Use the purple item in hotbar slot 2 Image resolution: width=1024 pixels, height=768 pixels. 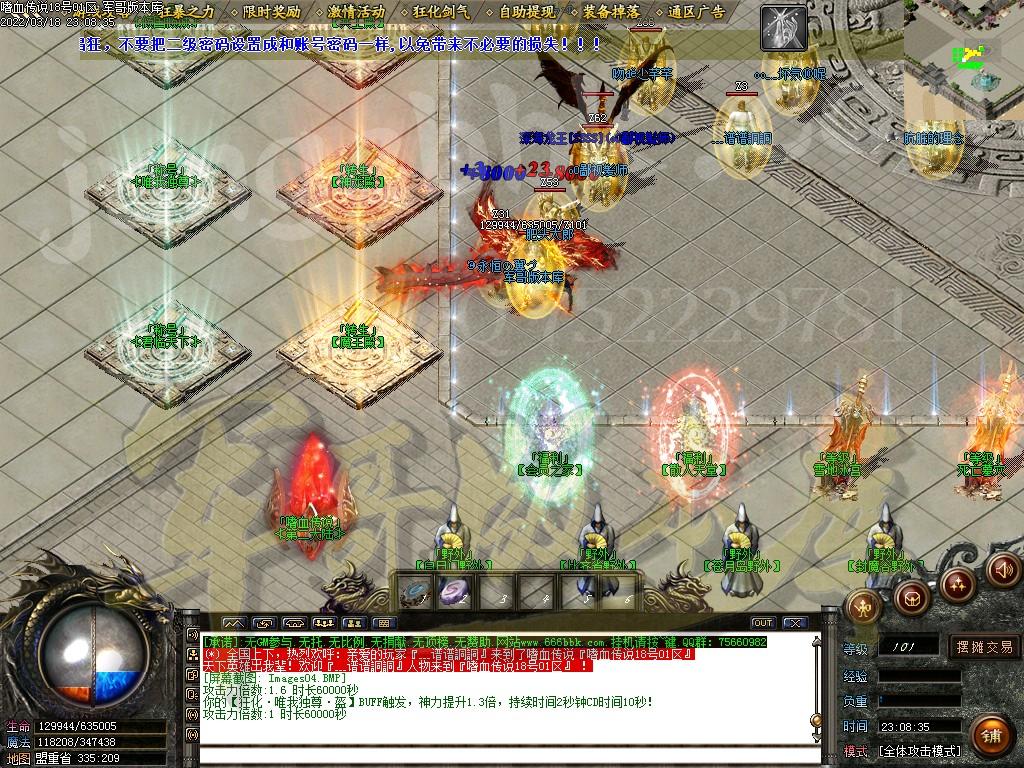click(455, 592)
